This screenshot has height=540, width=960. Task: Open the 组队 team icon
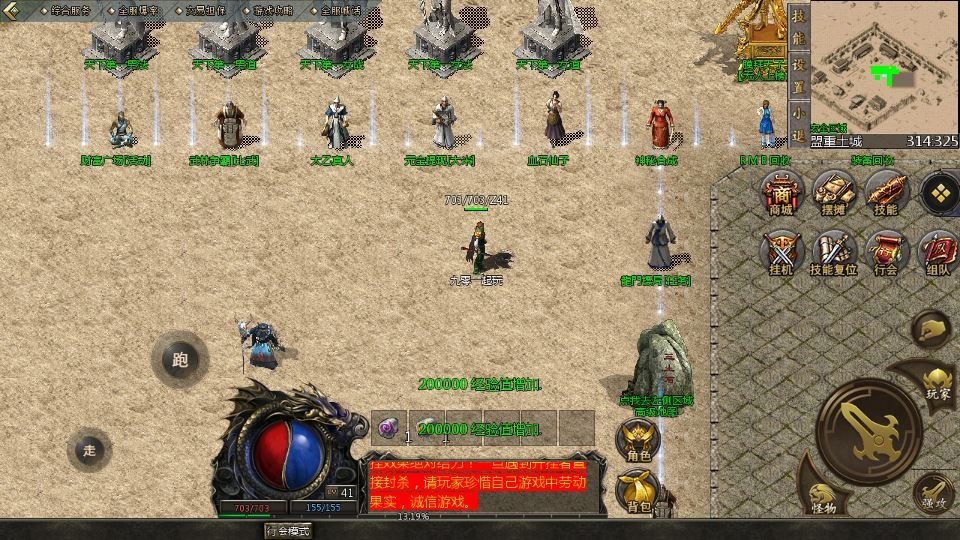pyautogui.click(x=938, y=252)
